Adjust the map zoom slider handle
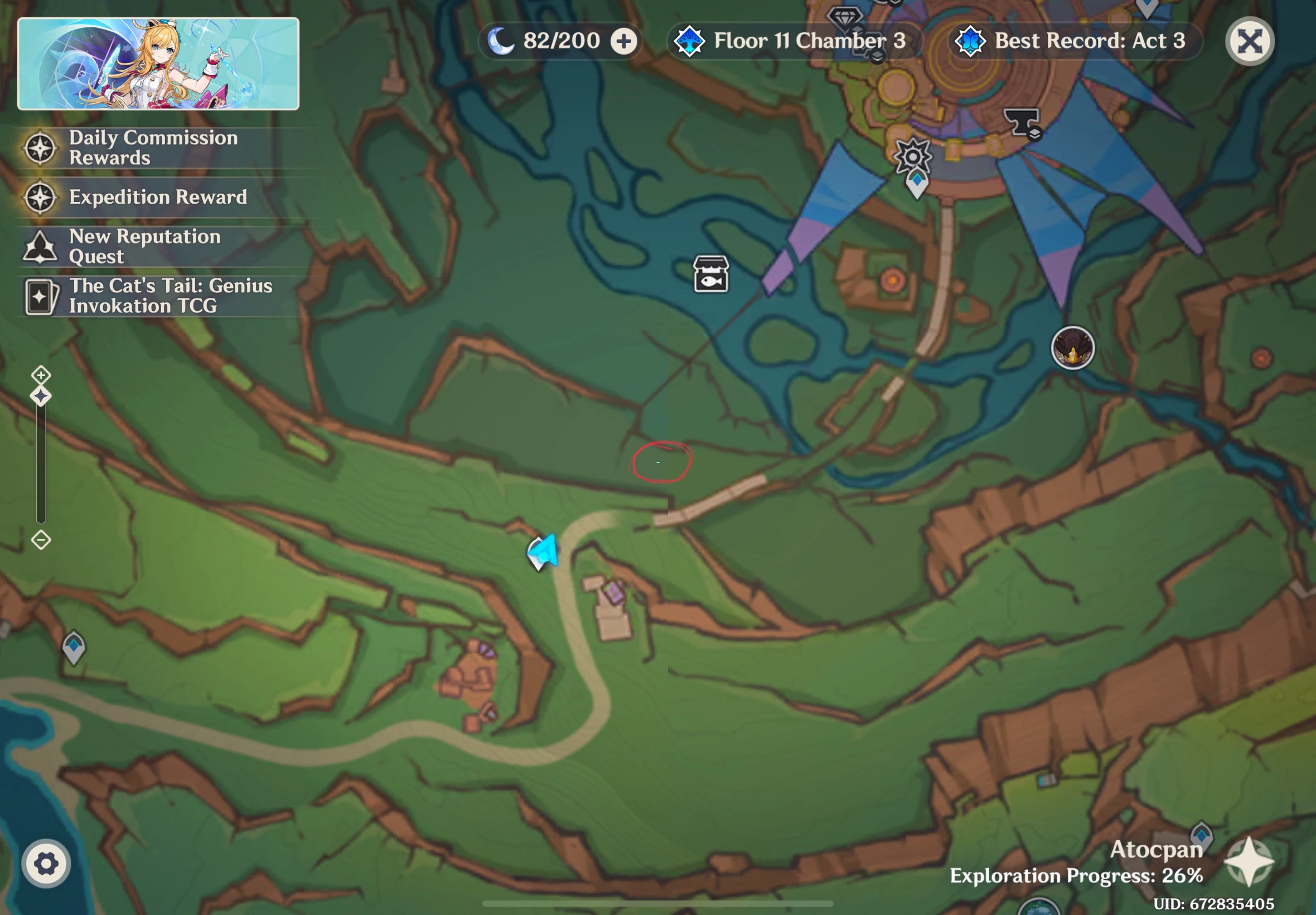This screenshot has width=1316, height=915. [41, 396]
